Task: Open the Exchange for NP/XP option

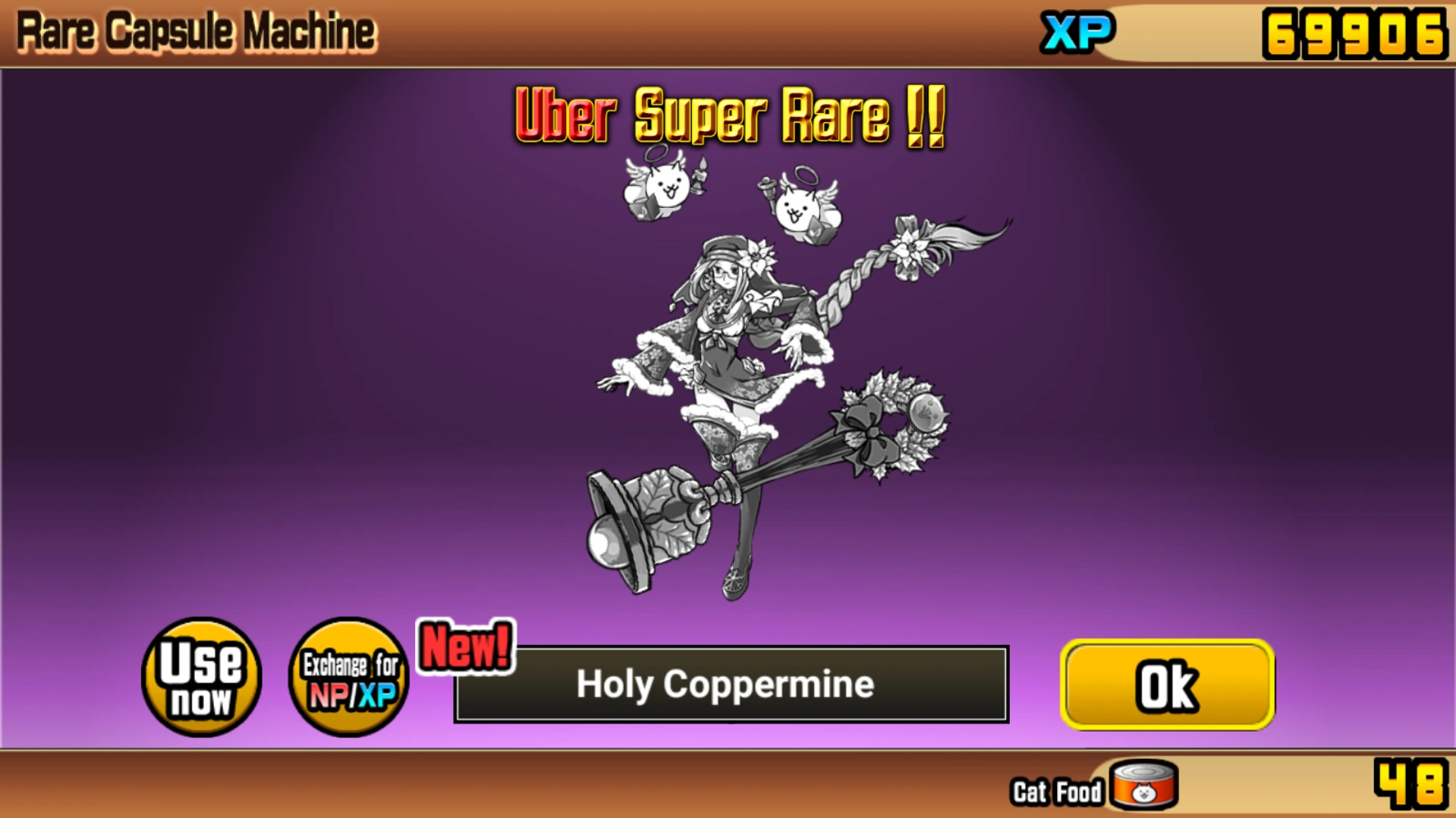Action: tap(349, 678)
